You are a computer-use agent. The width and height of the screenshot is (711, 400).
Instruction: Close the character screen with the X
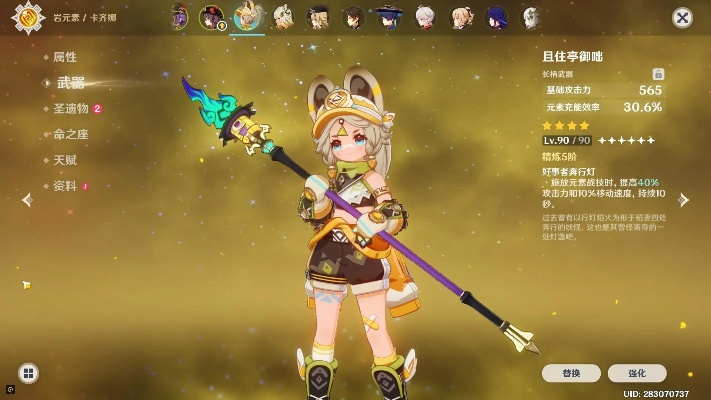683,18
